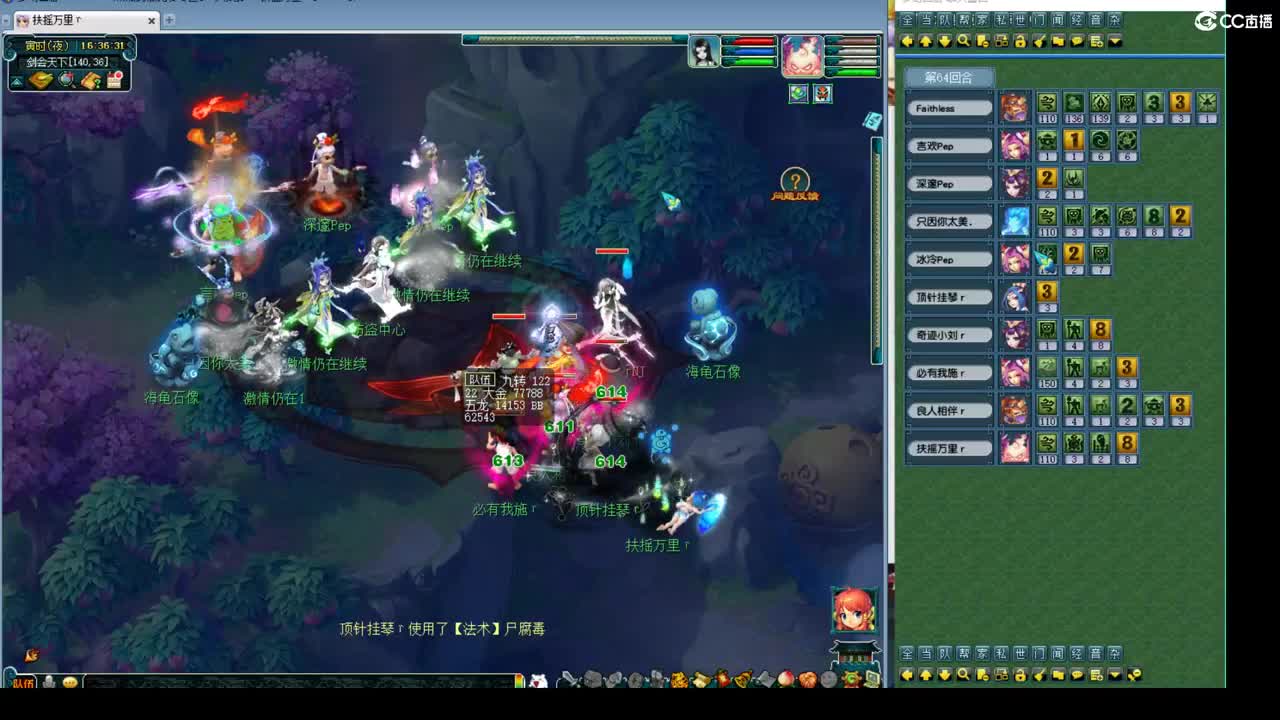Open the dropdown arrow in the bottom chat toolbar
The image size is (1280, 720).
pyautogui.click(x=1115, y=675)
